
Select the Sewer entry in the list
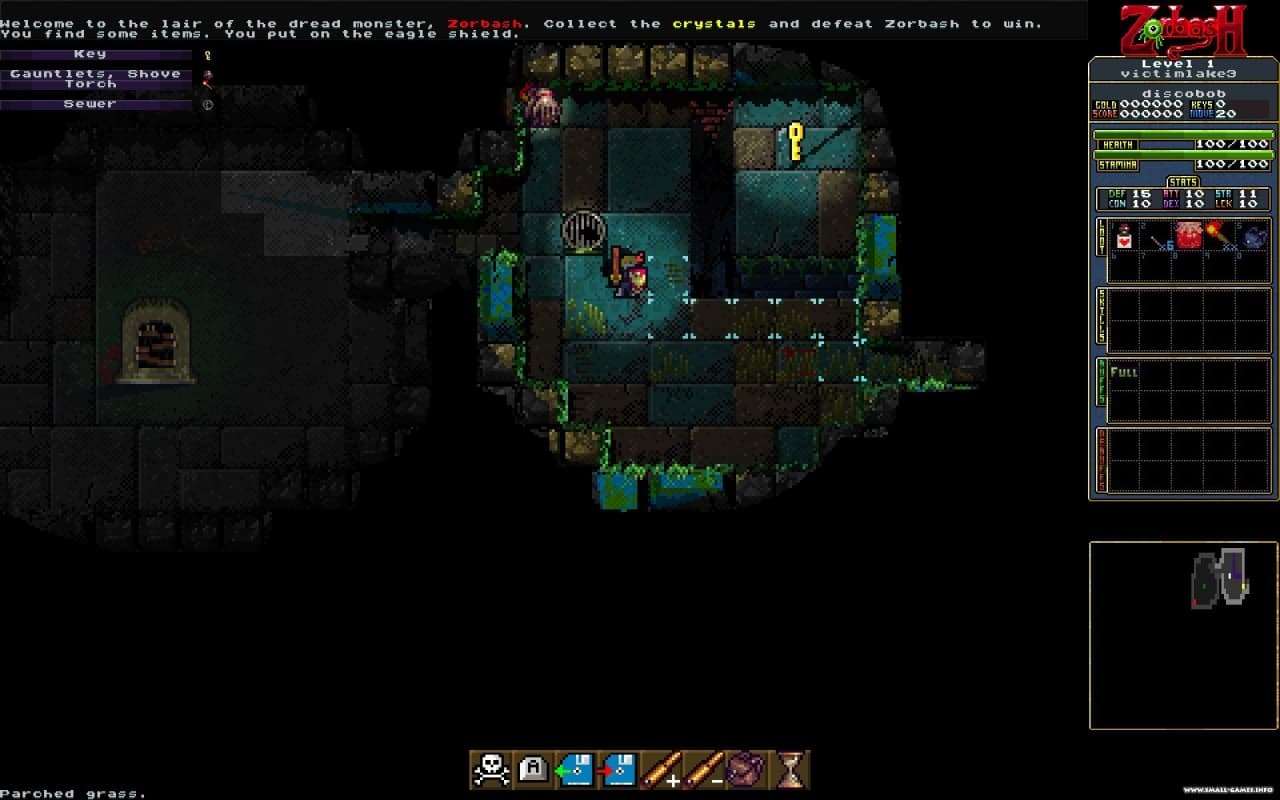click(x=96, y=104)
